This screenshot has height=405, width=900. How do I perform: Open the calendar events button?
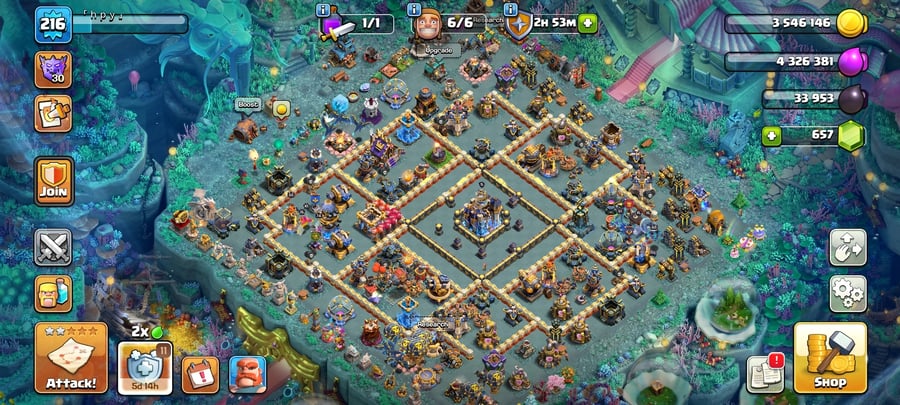click(x=200, y=374)
